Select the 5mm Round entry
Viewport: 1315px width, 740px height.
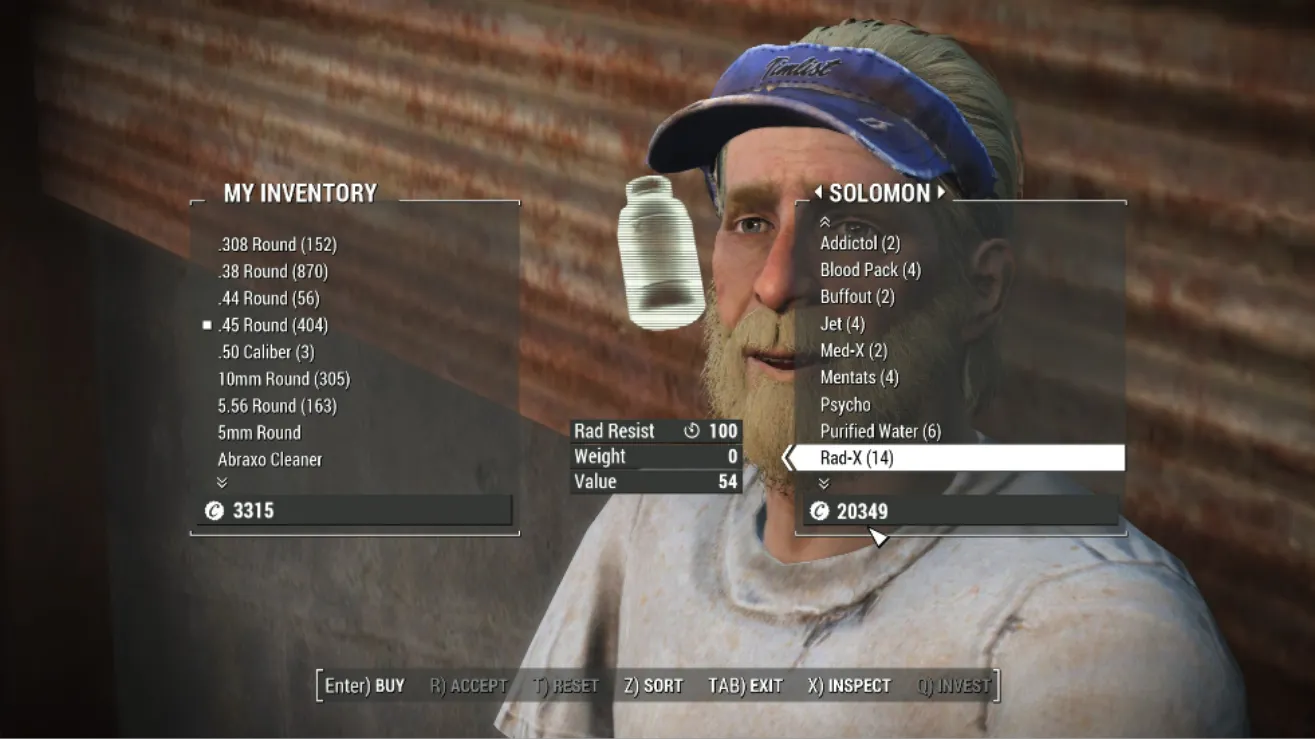259,433
